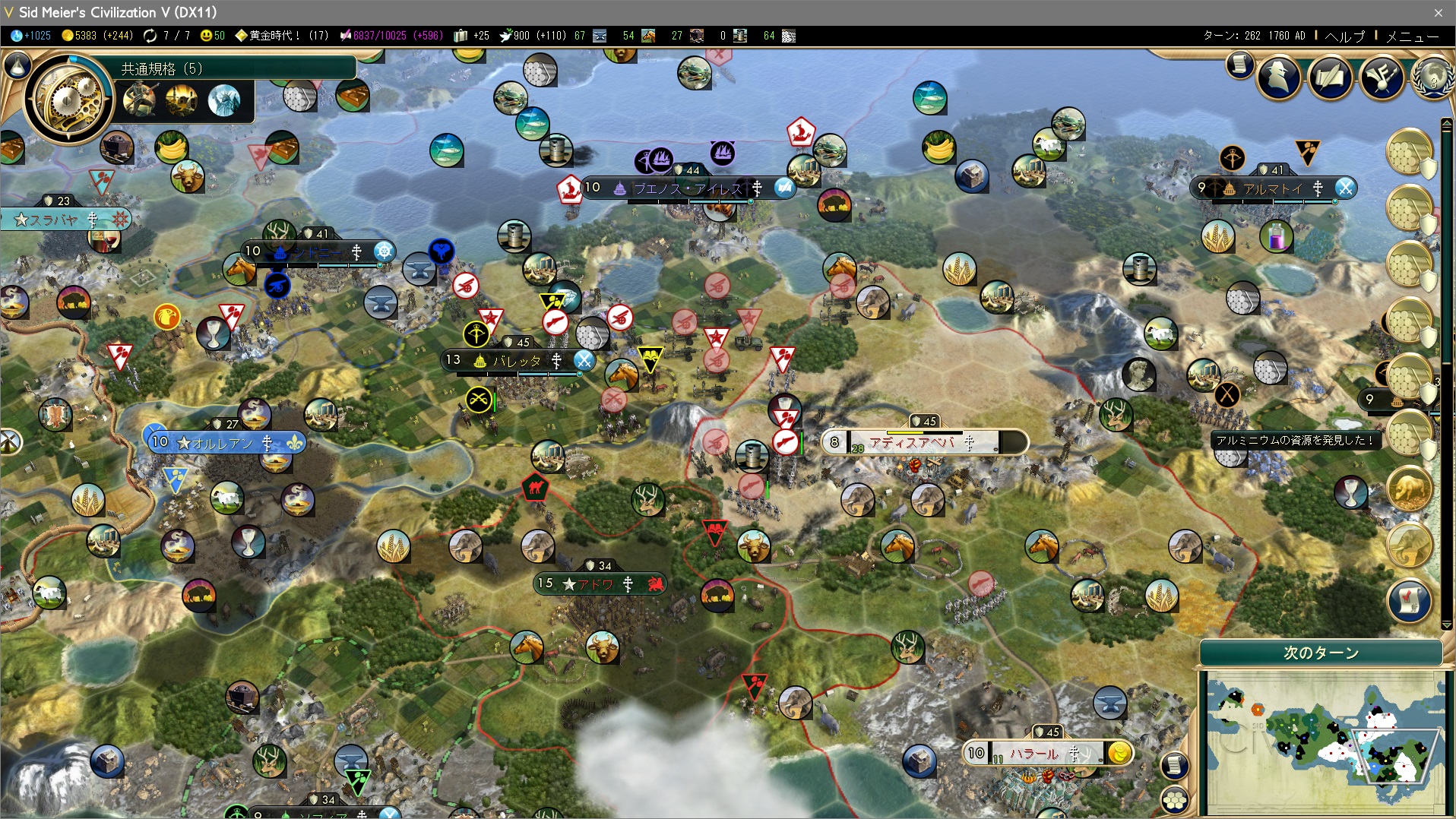This screenshot has height=819, width=1456.
Task: Open the social policies scroll-and-quill icon
Action: [x=1331, y=77]
